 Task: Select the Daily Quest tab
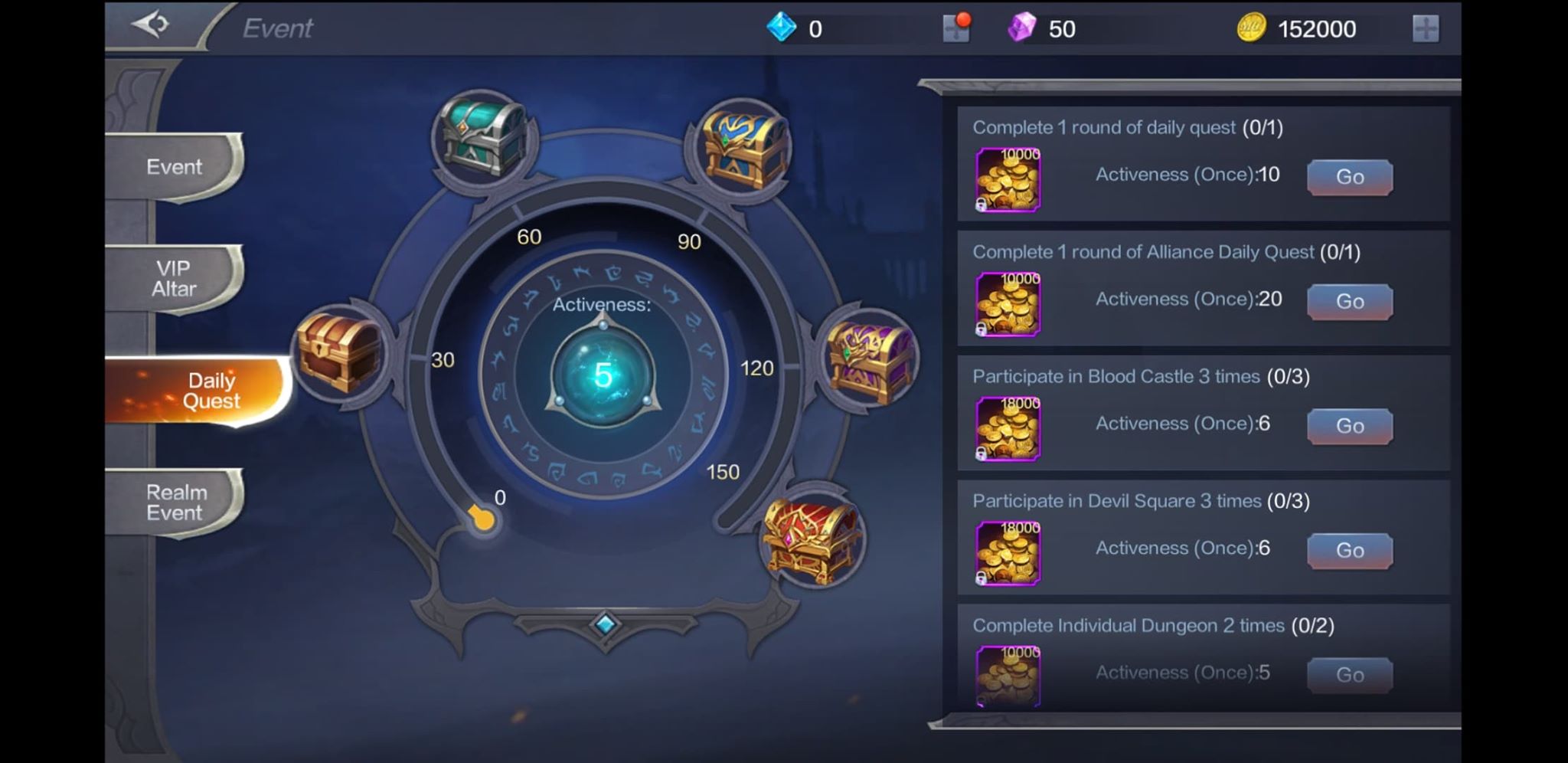pos(212,390)
